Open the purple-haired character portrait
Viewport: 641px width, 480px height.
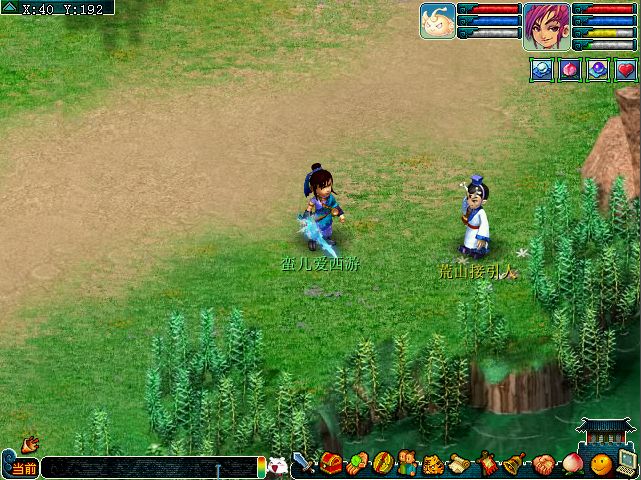pos(546,25)
